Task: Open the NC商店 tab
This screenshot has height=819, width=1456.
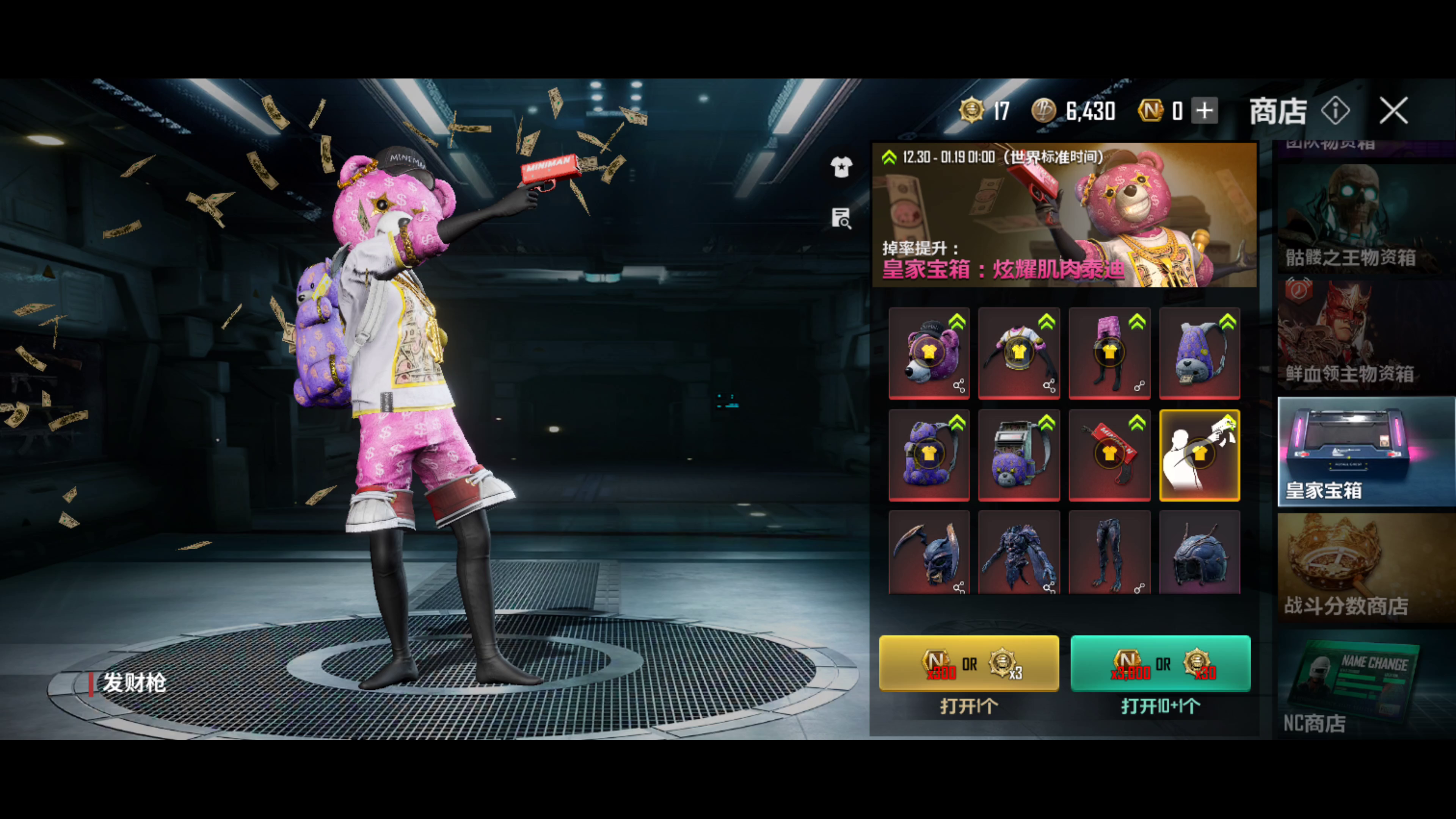Action: 1365,684
